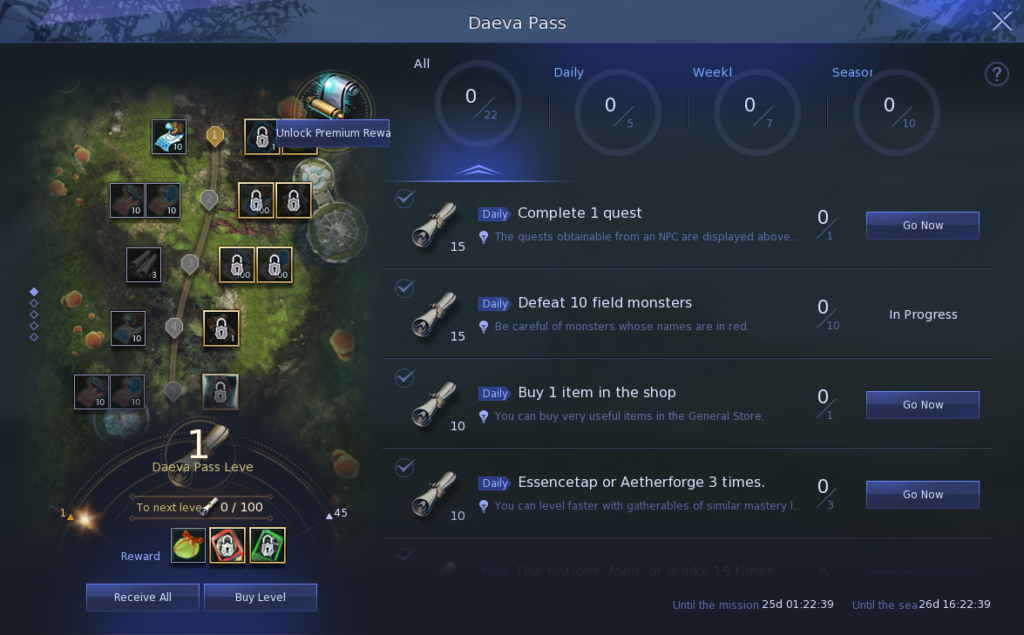This screenshot has width=1024, height=635.
Task: Switch to the Season missions tab
Action: coord(888,111)
